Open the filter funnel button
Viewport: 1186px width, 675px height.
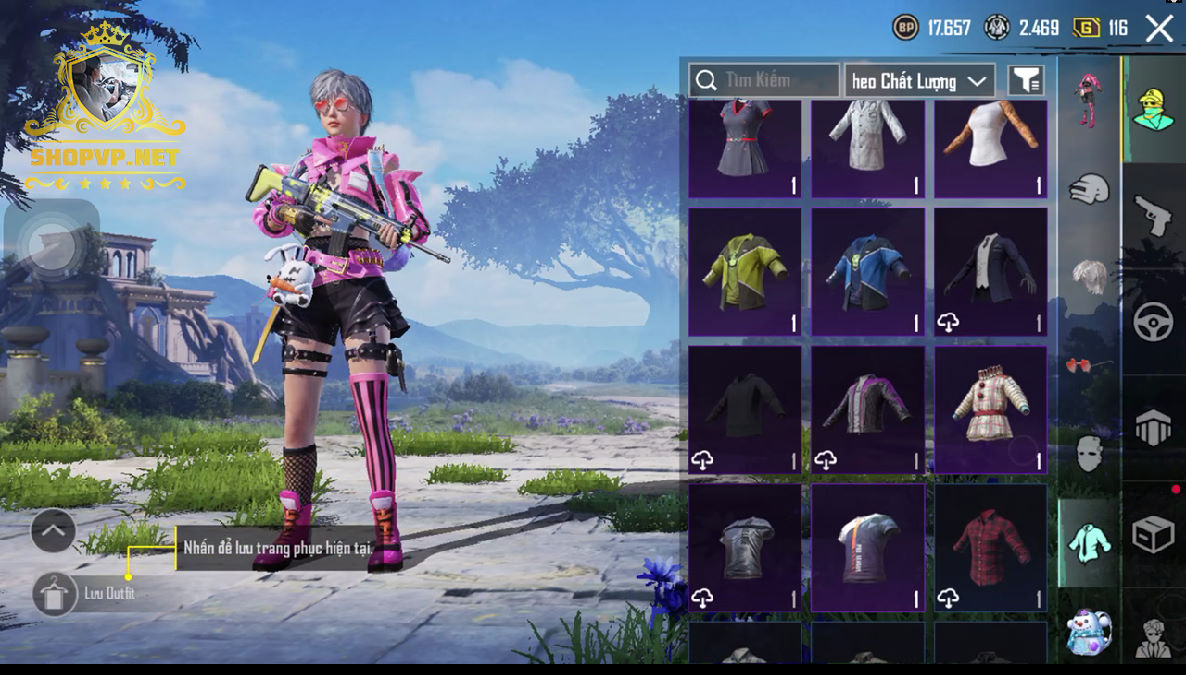pos(1025,80)
